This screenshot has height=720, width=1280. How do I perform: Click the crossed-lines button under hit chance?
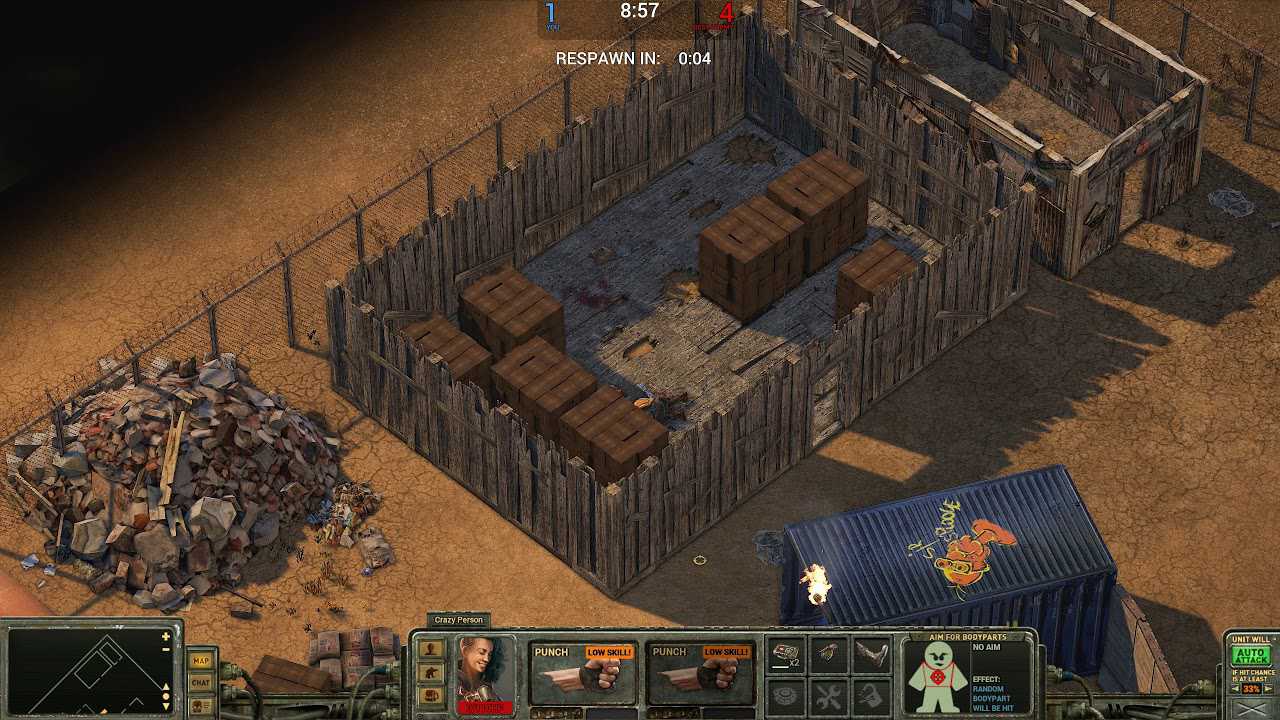1250,709
